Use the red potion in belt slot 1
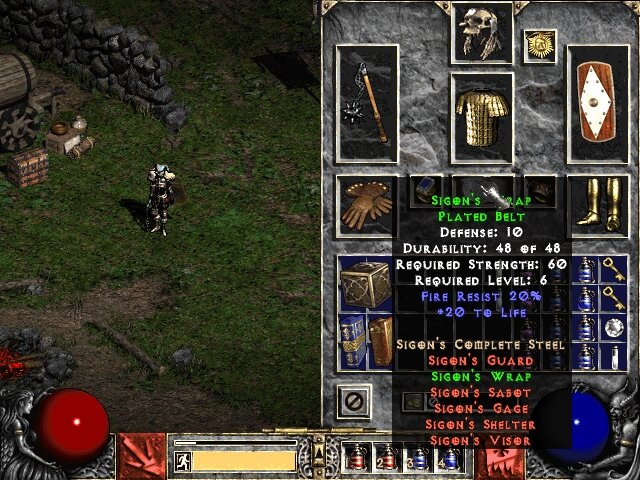 [355, 458]
